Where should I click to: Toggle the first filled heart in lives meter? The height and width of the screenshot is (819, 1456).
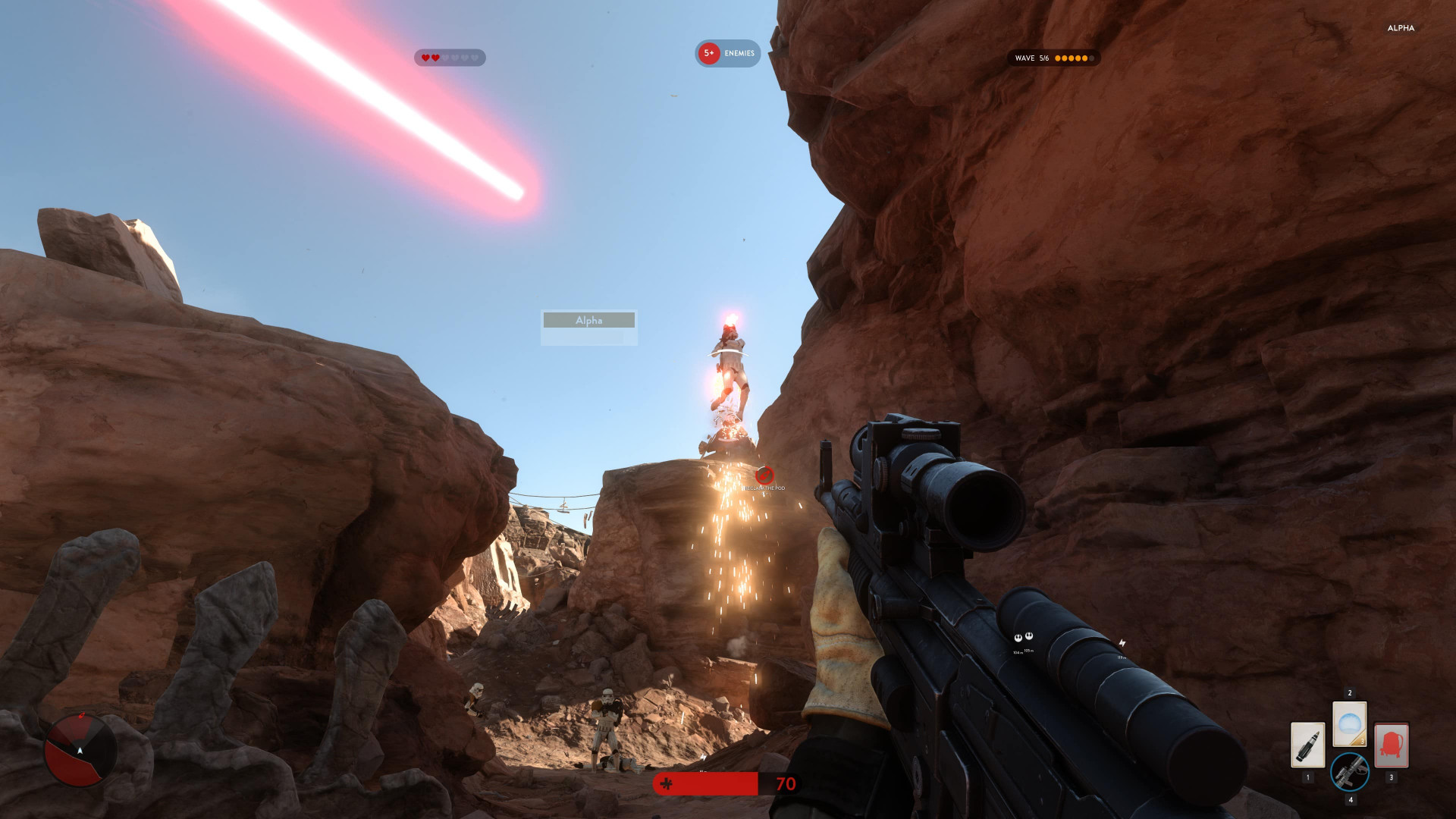(425, 58)
